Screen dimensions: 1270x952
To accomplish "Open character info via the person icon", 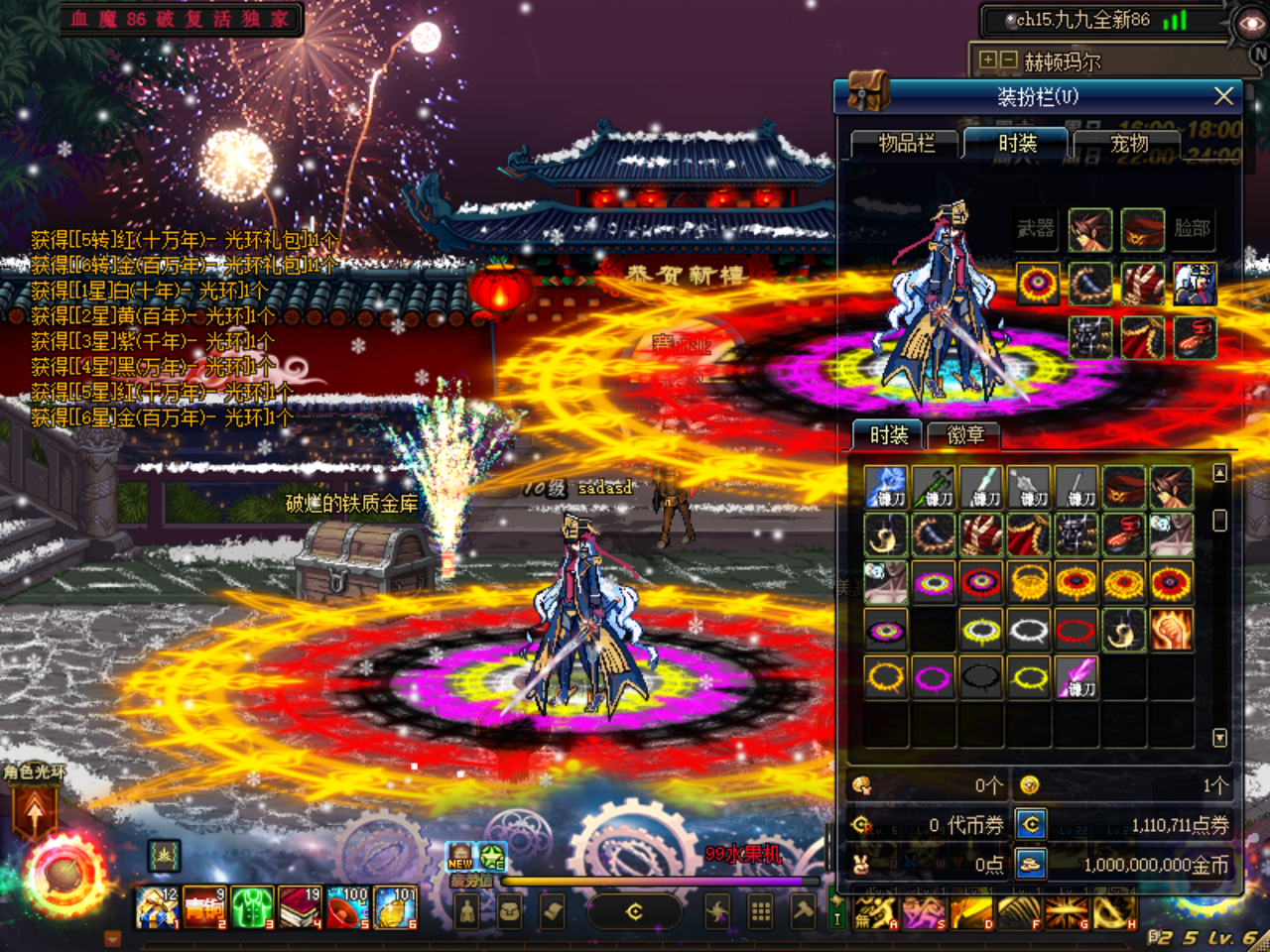I will coord(467,908).
